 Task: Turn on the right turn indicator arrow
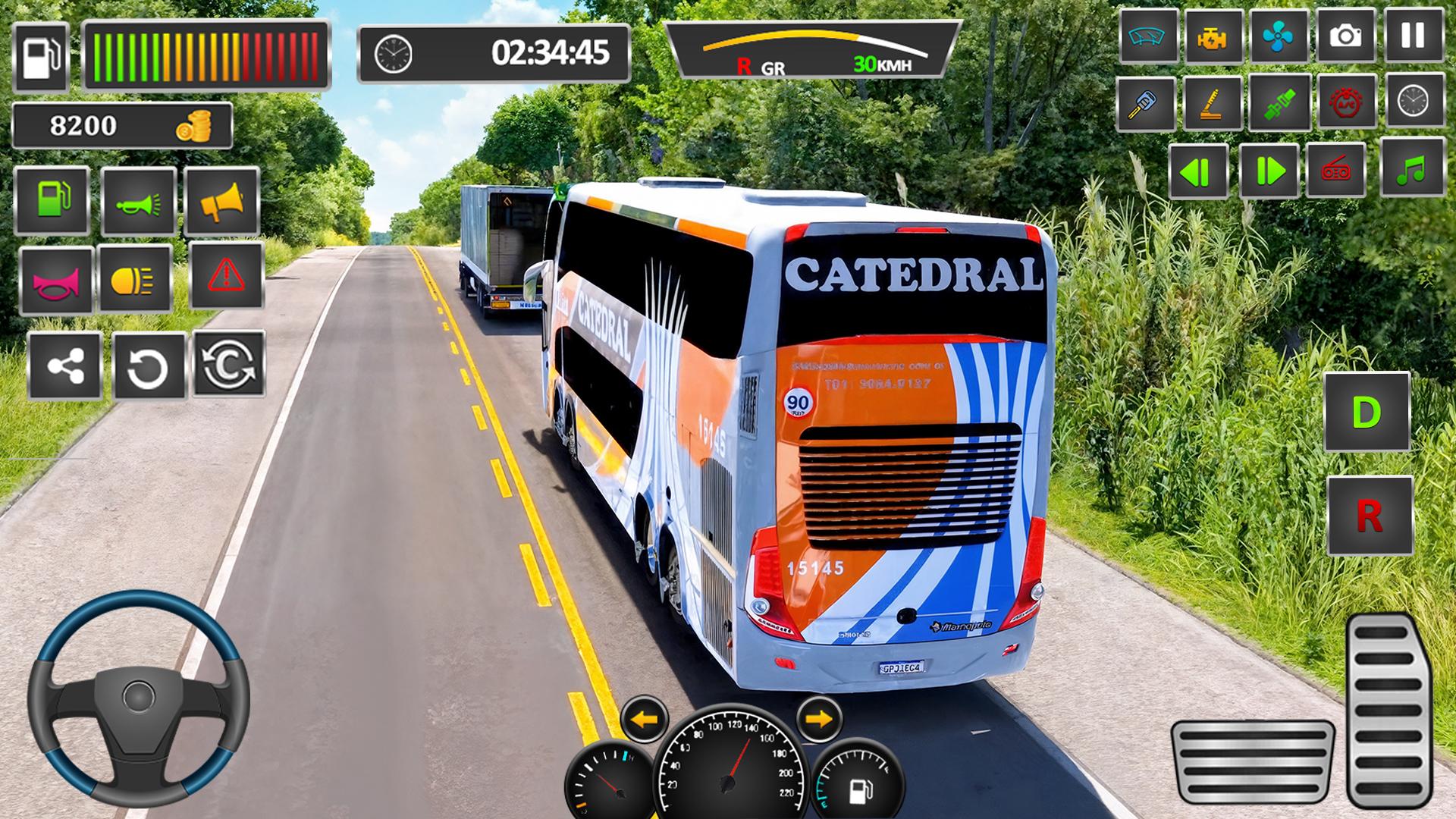coord(819,718)
